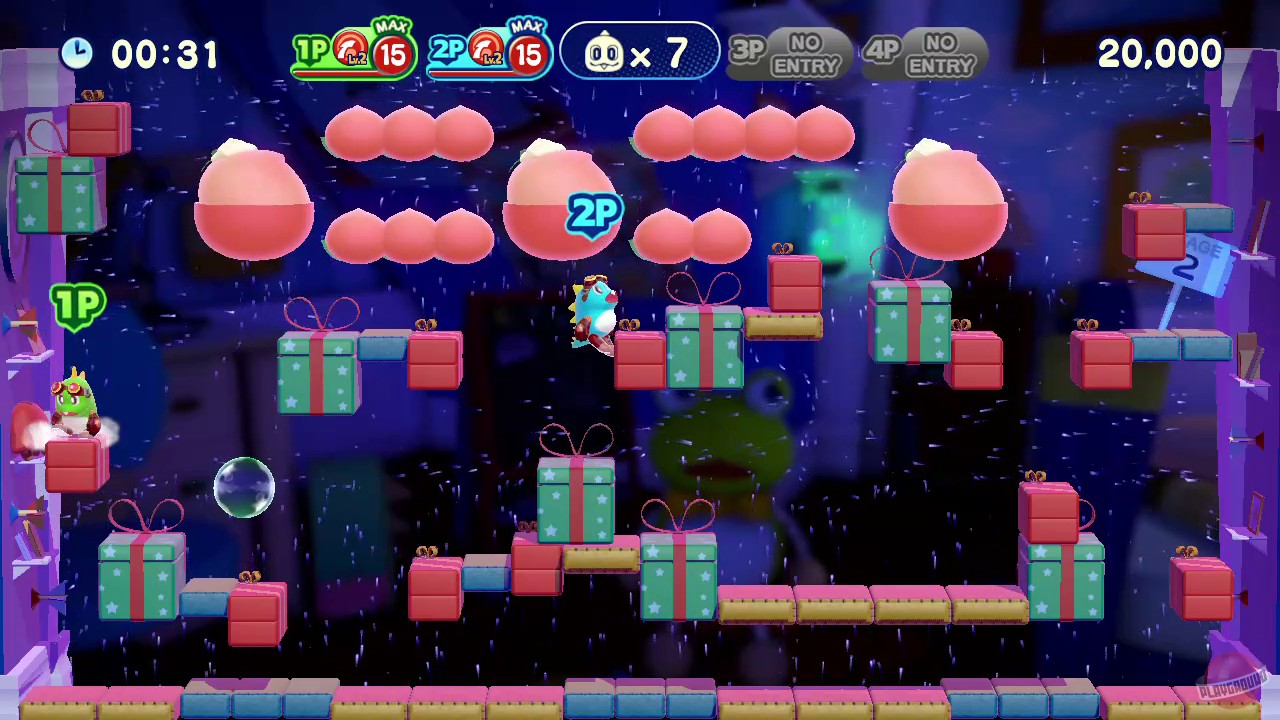Click the red 15 bubble count for 2P
The width and height of the screenshot is (1280, 720).
click(x=527, y=55)
